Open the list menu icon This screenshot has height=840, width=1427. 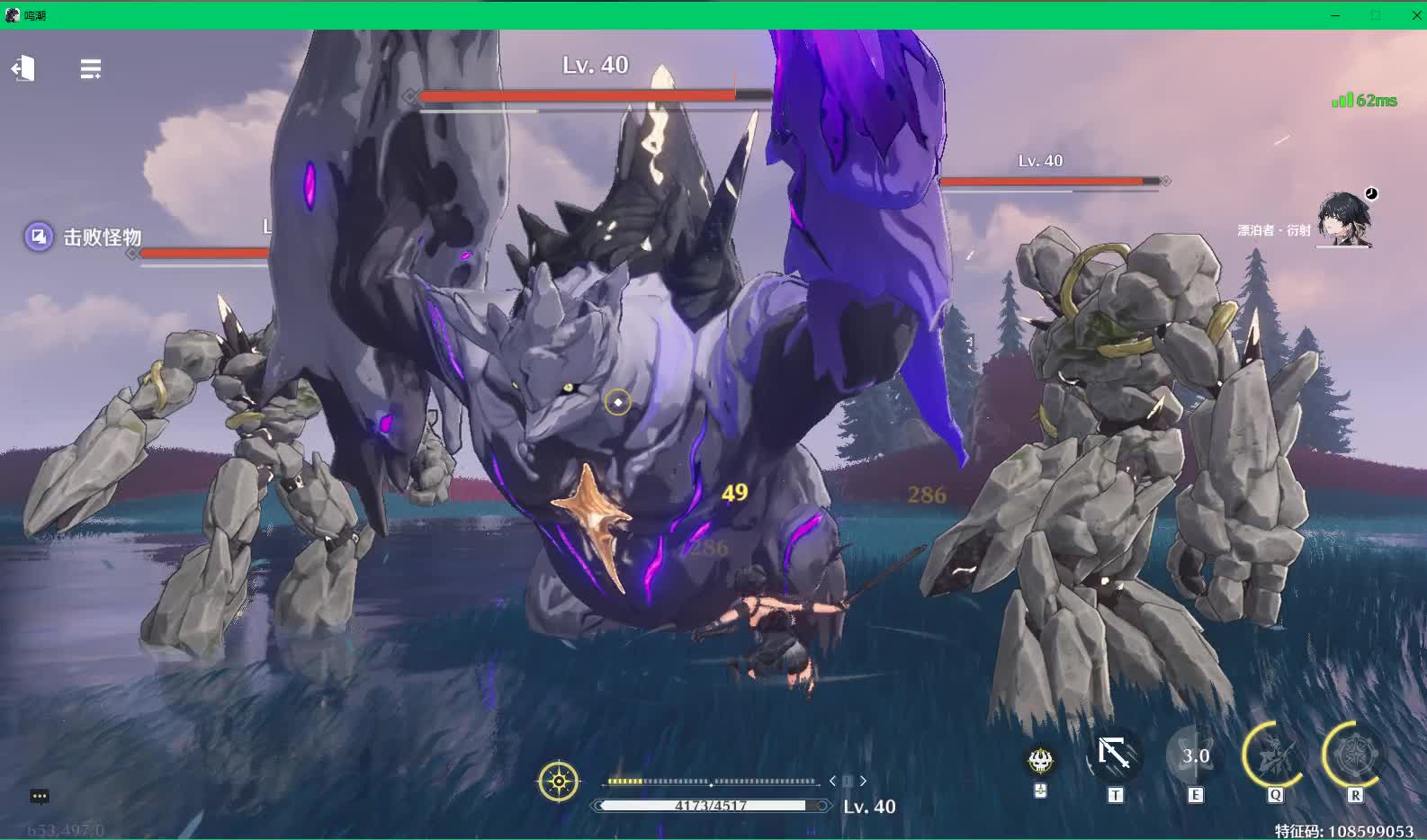[90, 69]
